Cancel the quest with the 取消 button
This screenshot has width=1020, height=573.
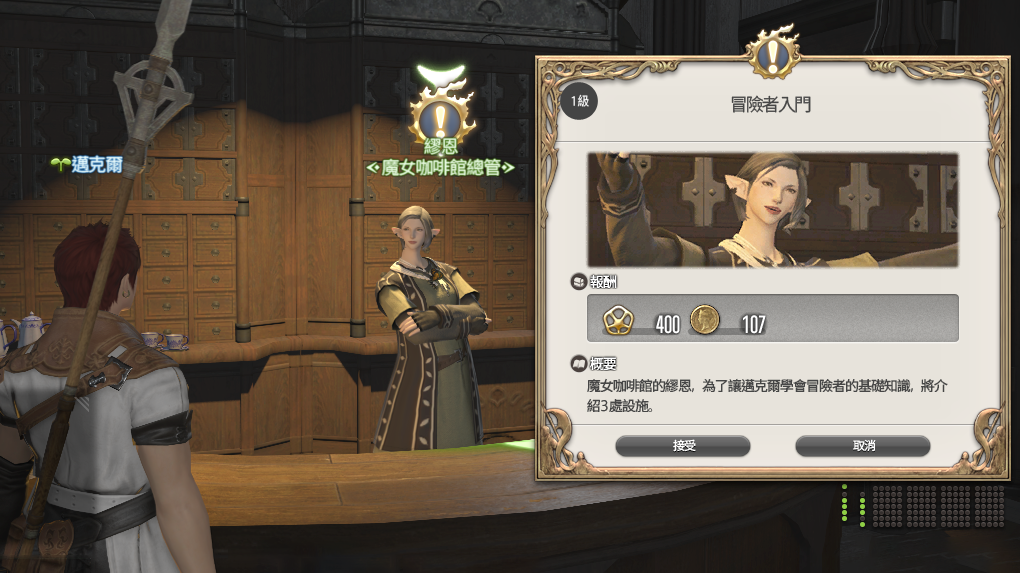tap(863, 446)
